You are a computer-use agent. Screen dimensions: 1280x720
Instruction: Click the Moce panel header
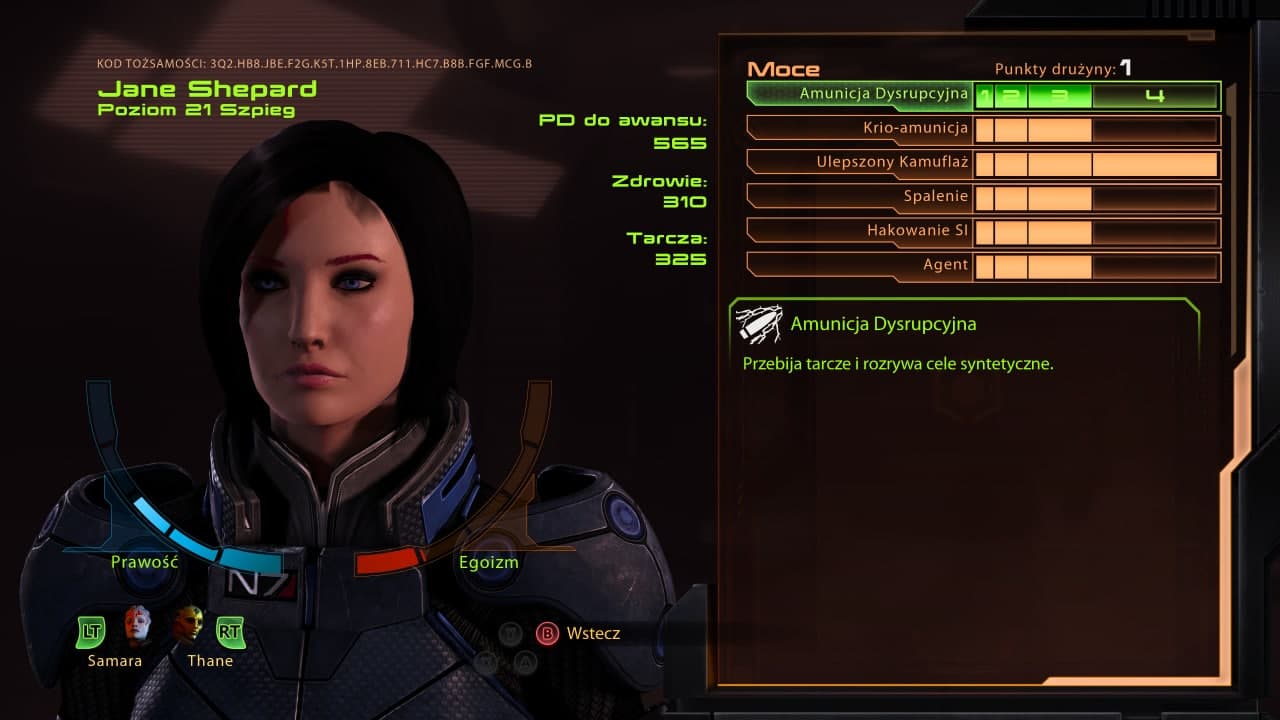pyautogui.click(x=783, y=69)
